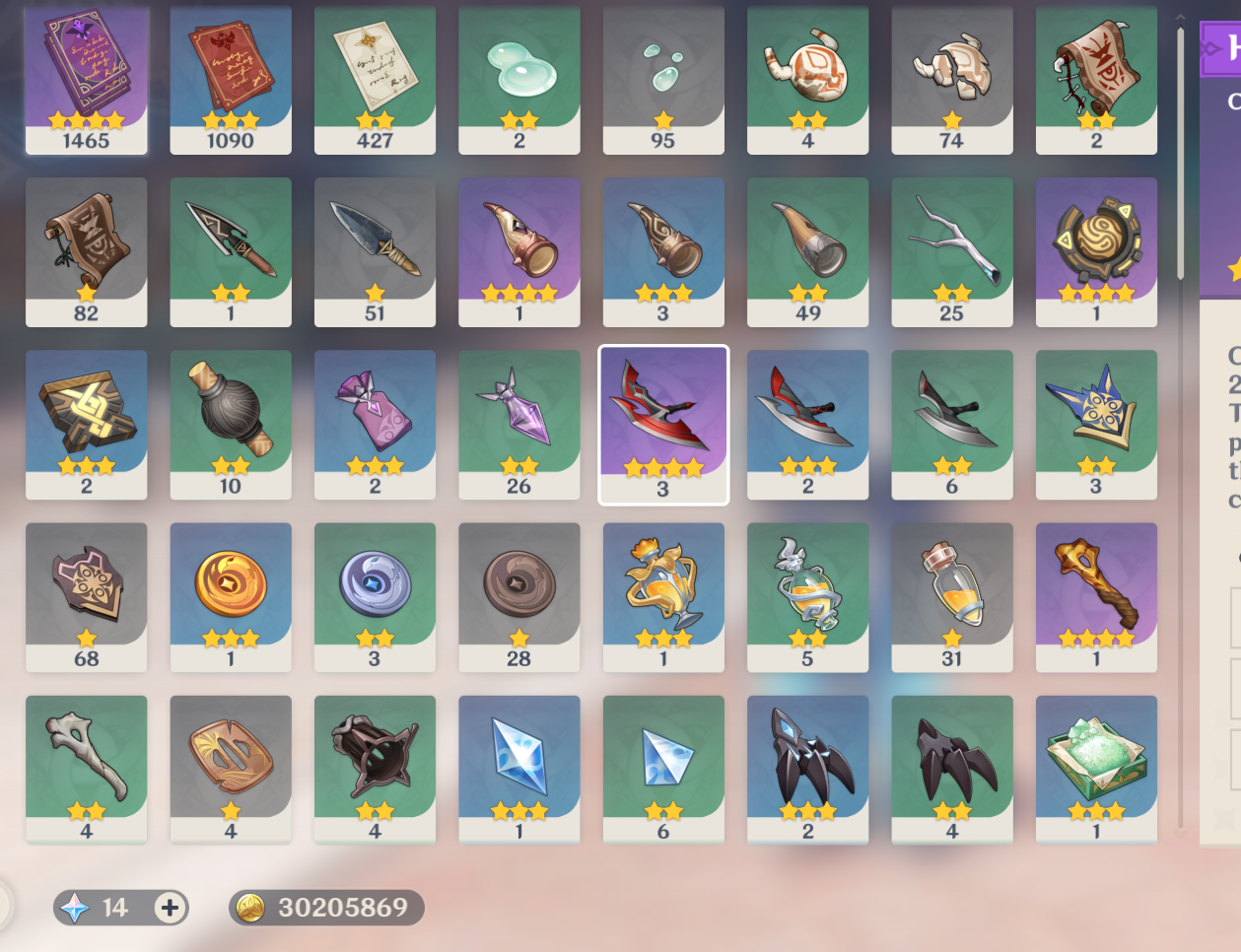Select the pink pouch item slot
Image resolution: width=1241 pixels, height=952 pixels.
pos(375,424)
